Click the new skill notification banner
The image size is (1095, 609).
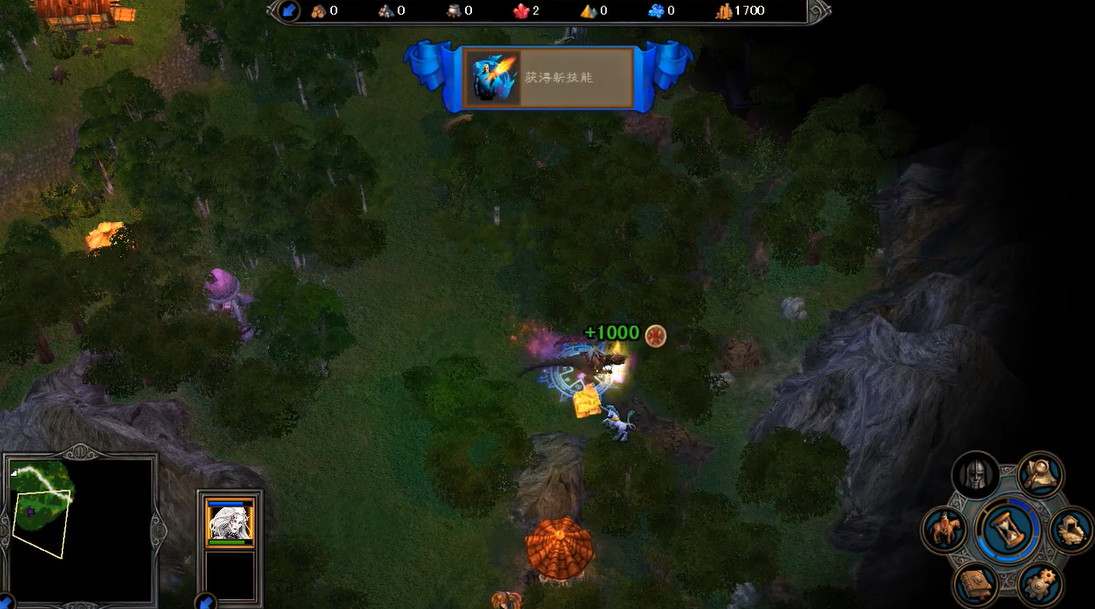548,77
